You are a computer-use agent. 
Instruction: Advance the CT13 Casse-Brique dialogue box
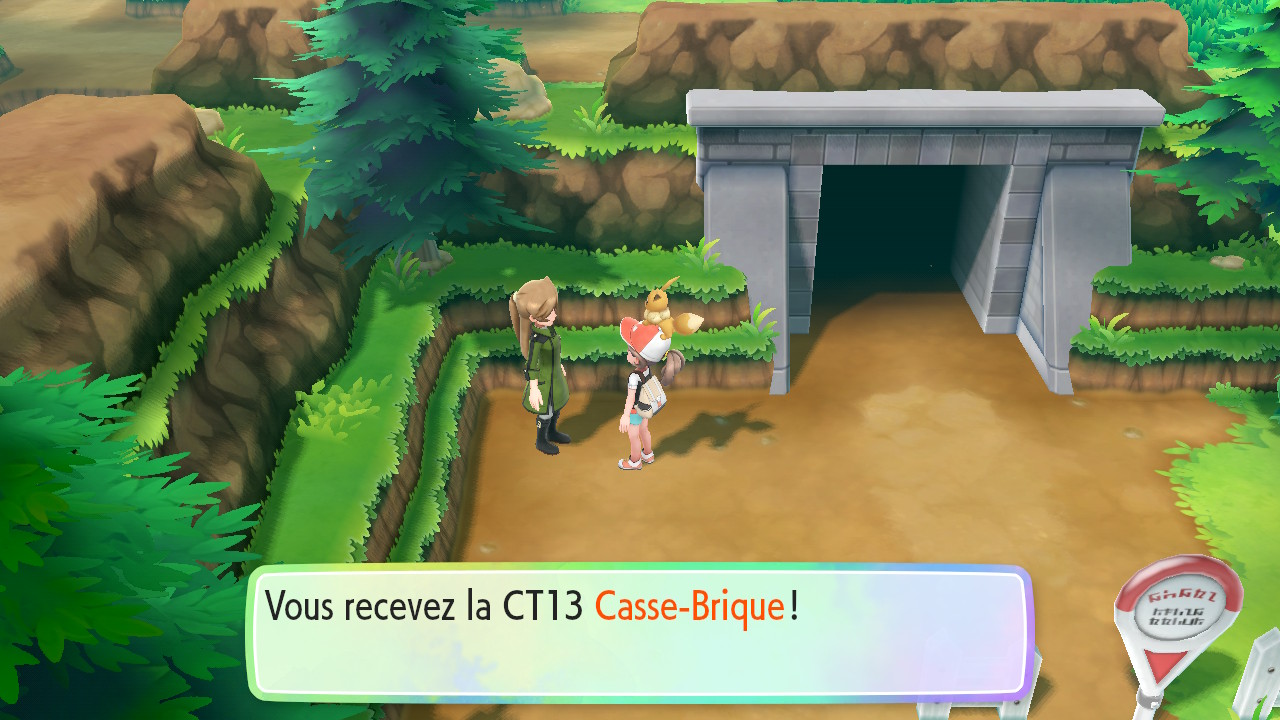(638, 632)
